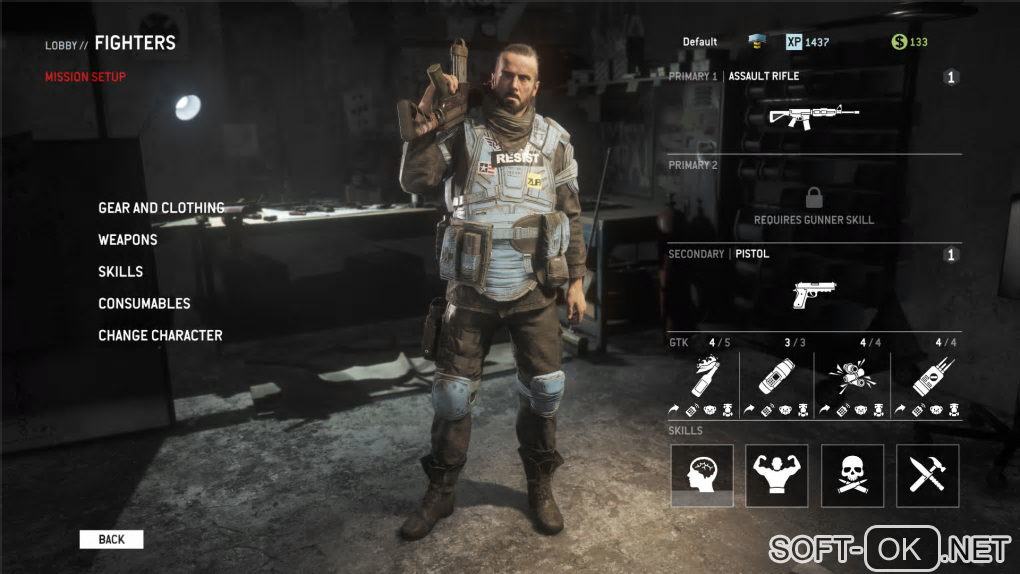Choose Change Character
Viewport: 1020px width, 574px height.
coord(160,336)
